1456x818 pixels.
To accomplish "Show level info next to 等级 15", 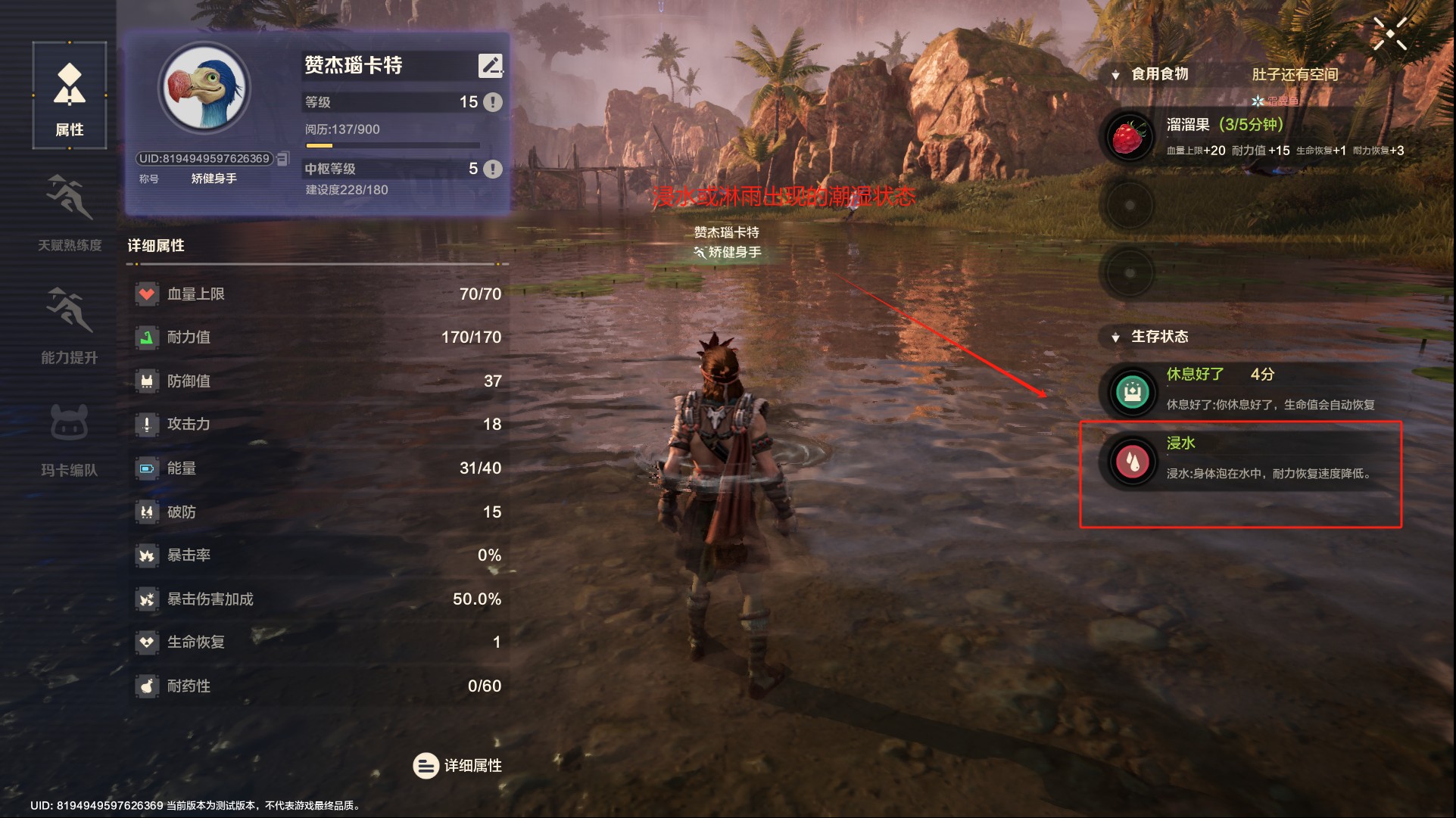I will coord(492,102).
